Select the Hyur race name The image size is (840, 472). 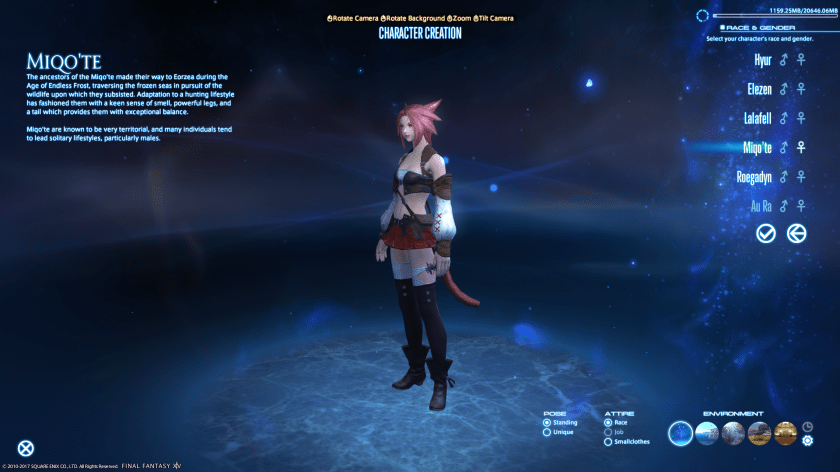coord(763,61)
